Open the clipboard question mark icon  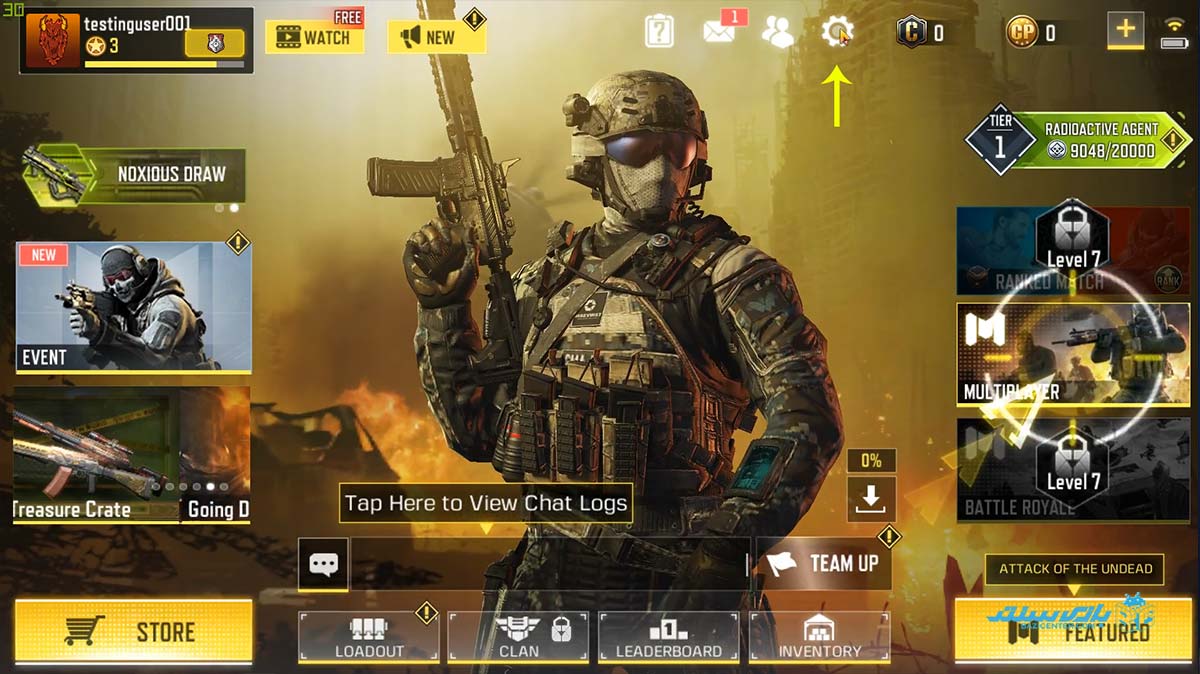(x=659, y=32)
